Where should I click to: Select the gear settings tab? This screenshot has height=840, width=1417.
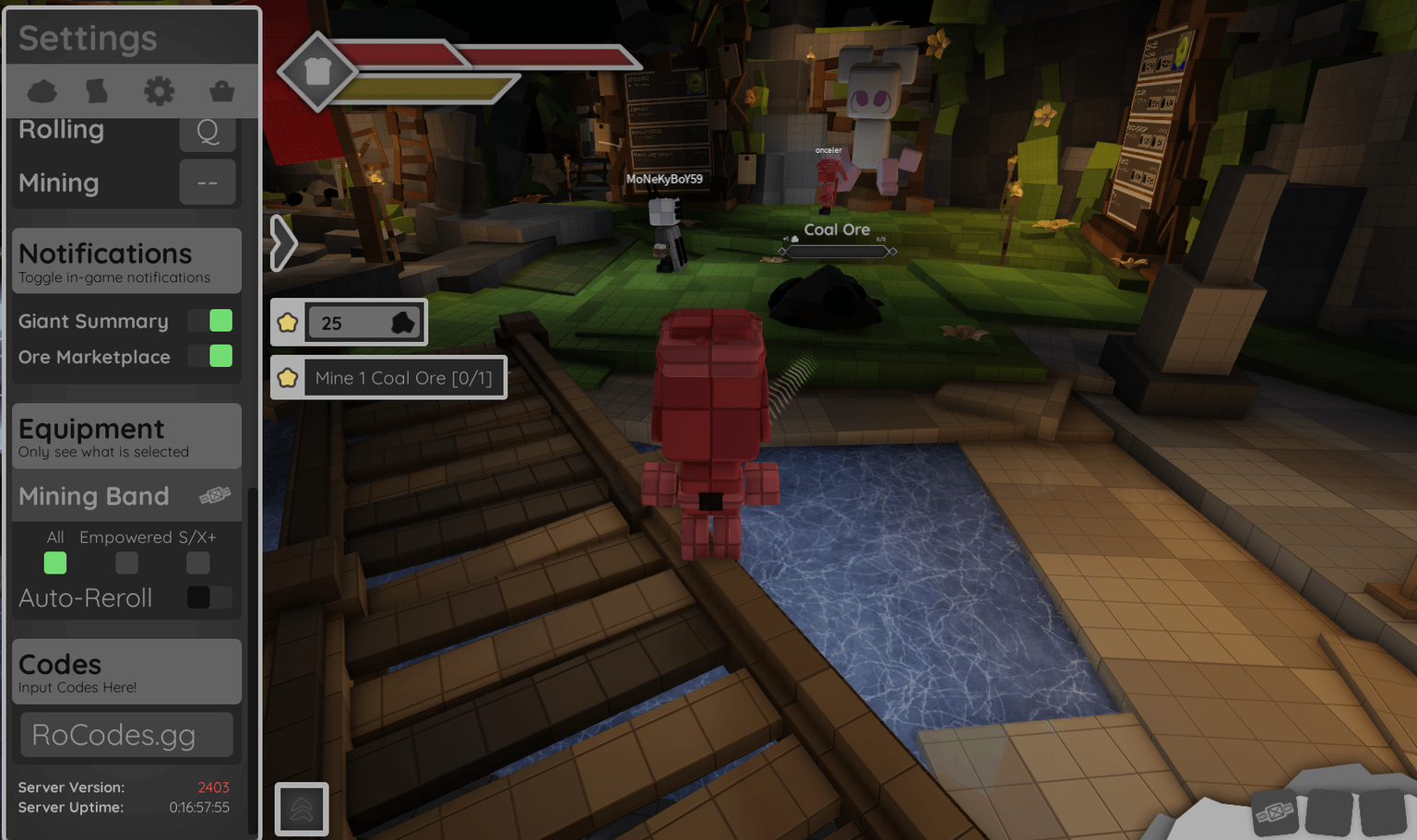[x=159, y=91]
